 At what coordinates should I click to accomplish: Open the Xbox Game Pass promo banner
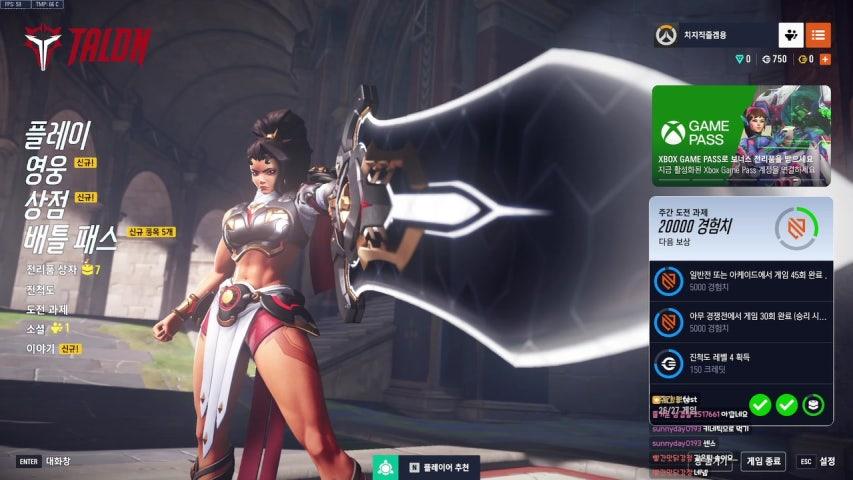point(740,136)
